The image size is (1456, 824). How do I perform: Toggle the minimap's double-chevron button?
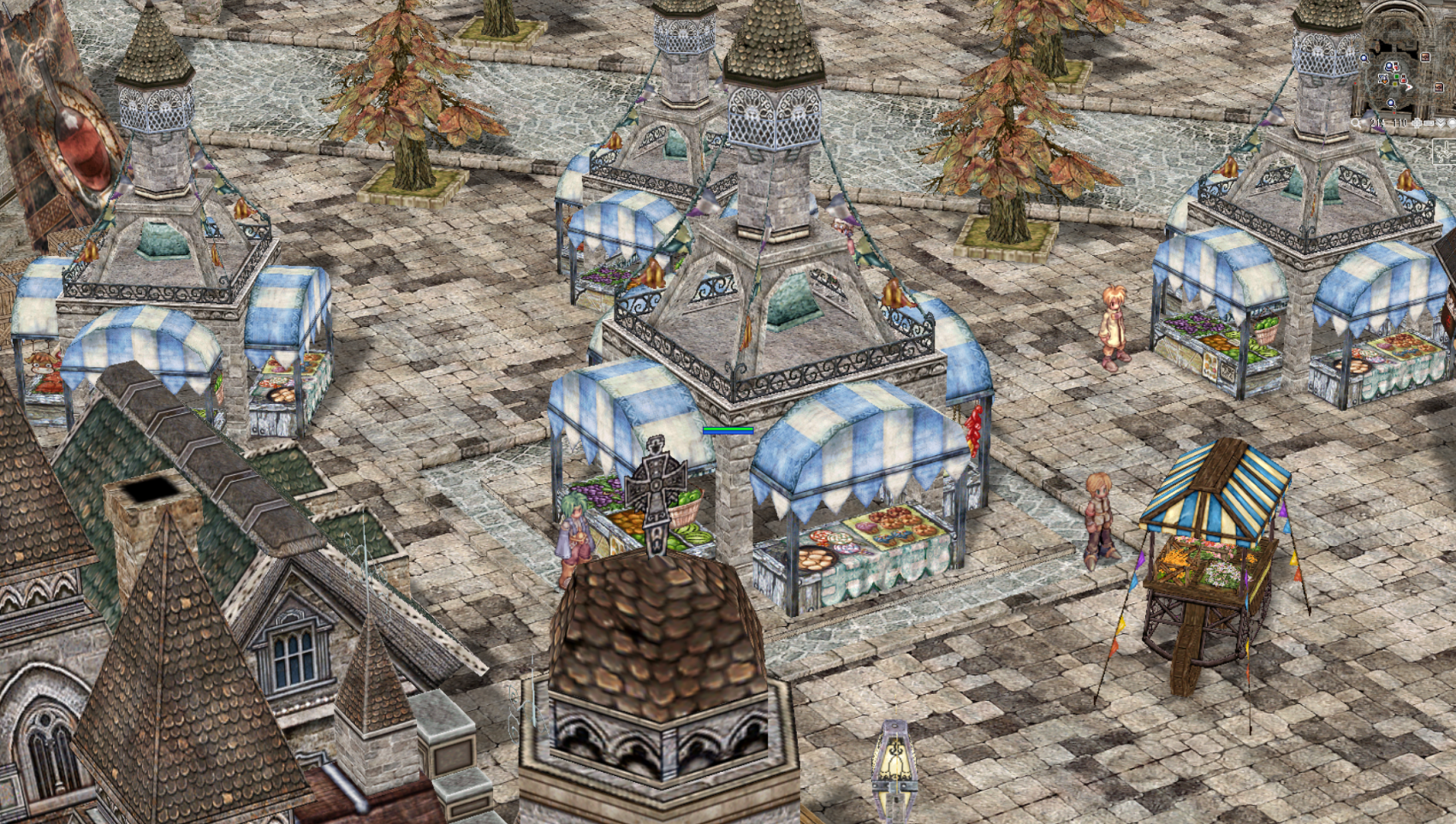click(1441, 123)
